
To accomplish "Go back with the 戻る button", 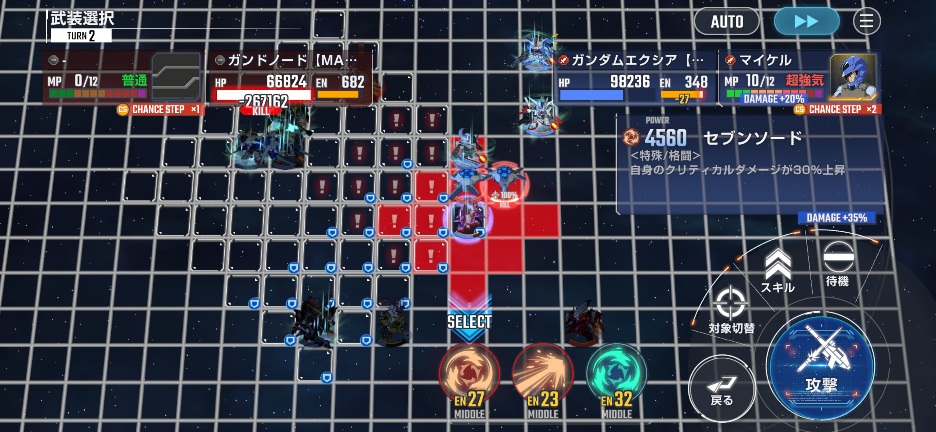I will tap(721, 387).
